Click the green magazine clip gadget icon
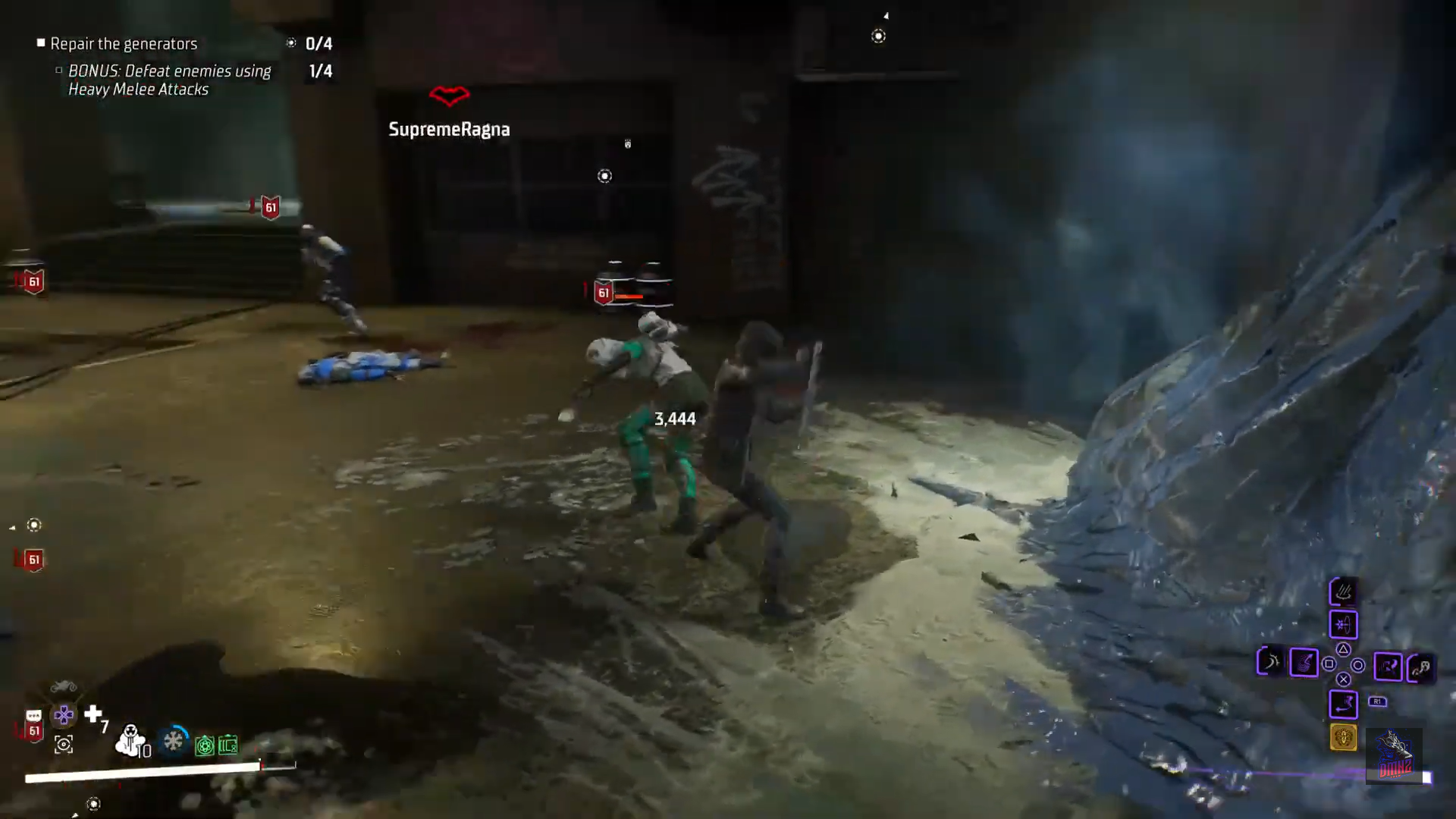 click(228, 746)
